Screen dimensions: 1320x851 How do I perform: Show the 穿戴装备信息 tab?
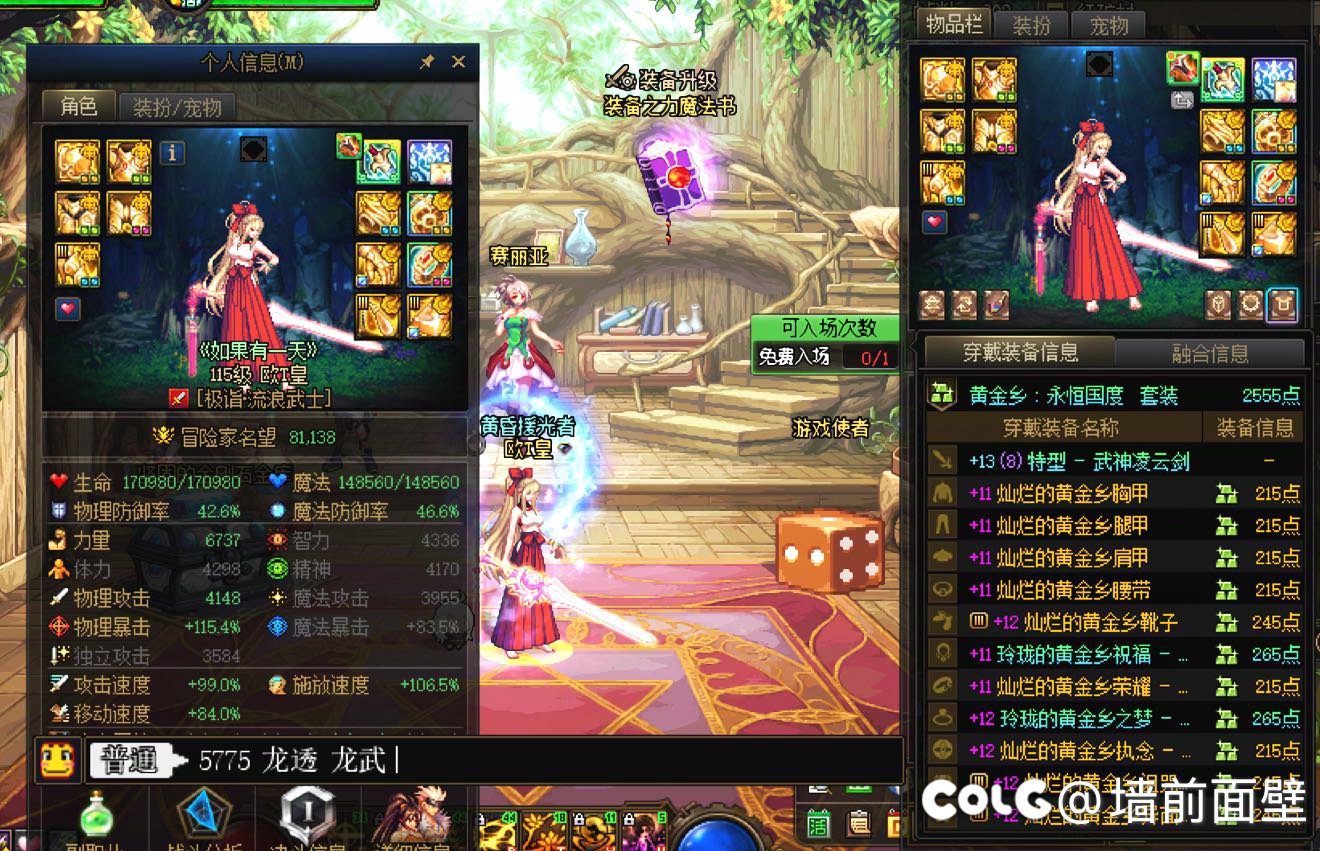[x=1020, y=352]
